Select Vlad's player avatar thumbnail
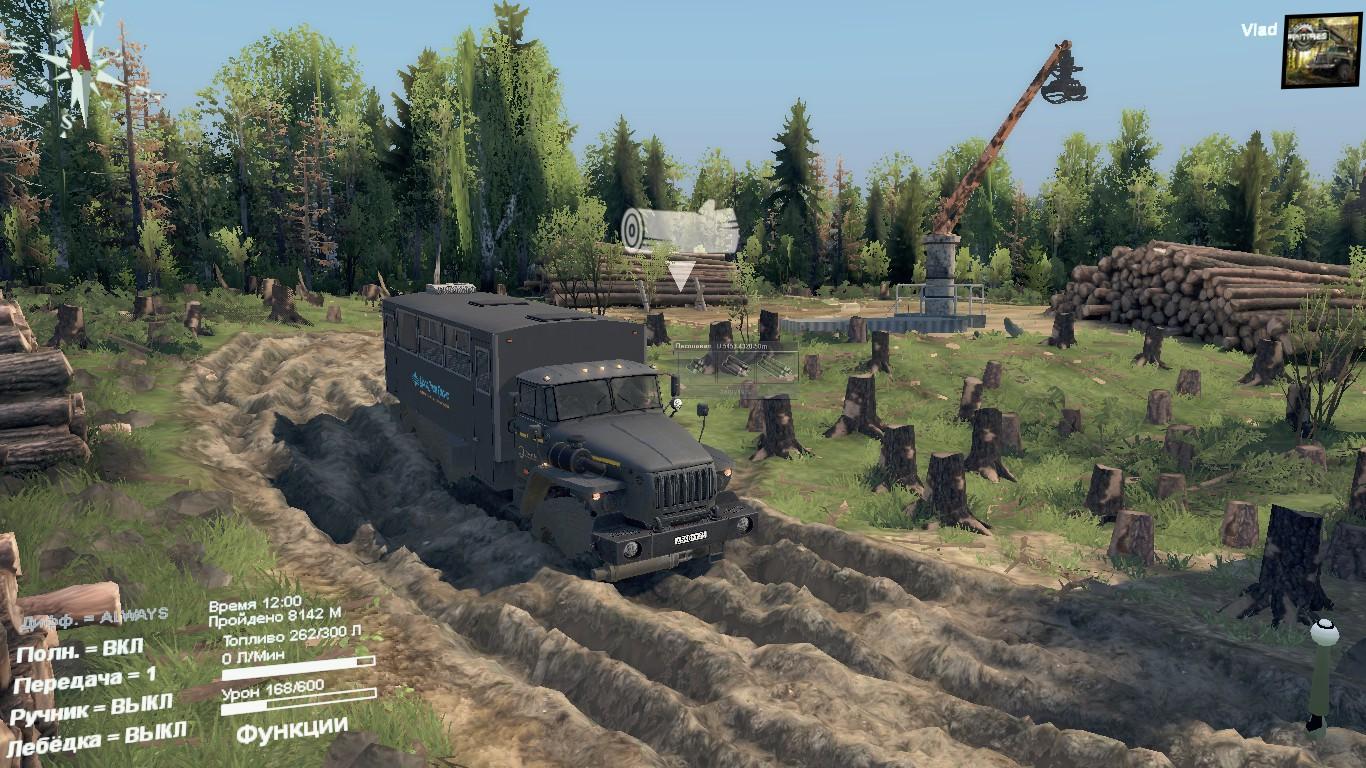1366x768 pixels. [1321, 50]
